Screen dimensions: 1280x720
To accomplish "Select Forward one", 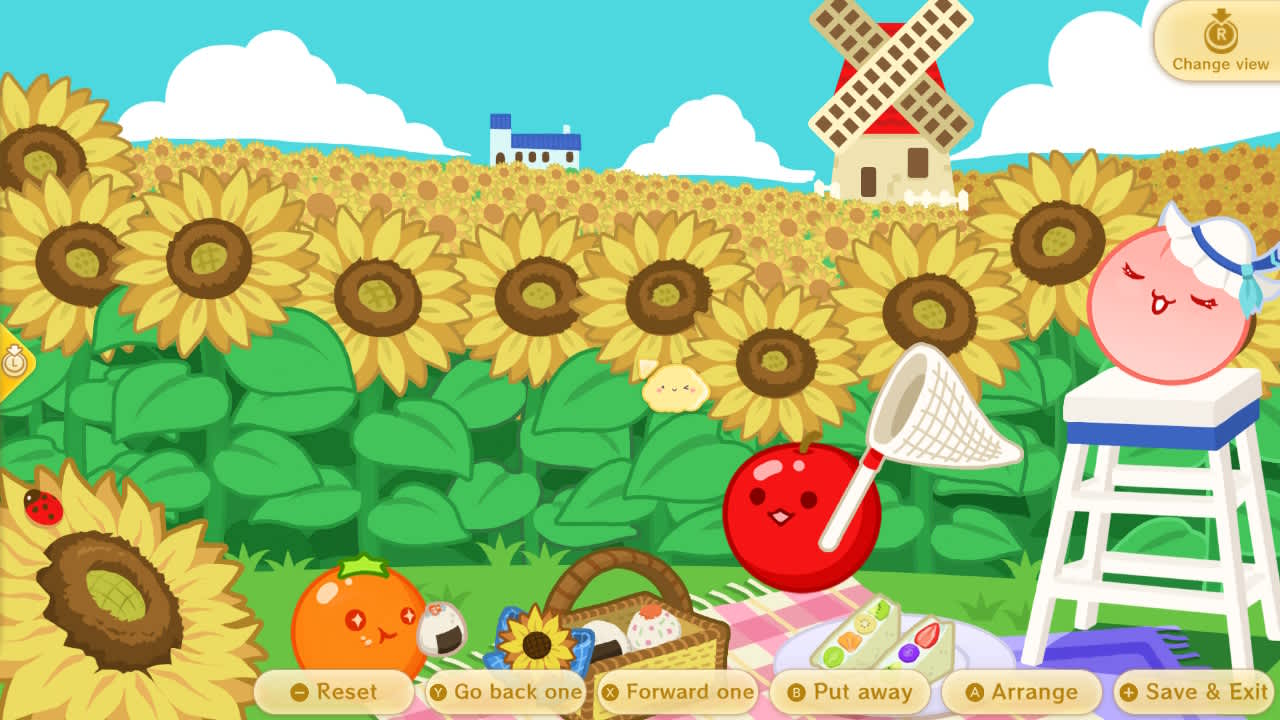I will coord(678,691).
